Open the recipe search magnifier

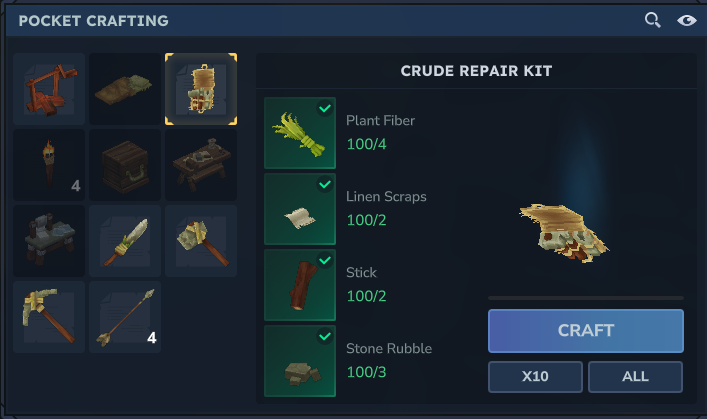click(x=652, y=20)
